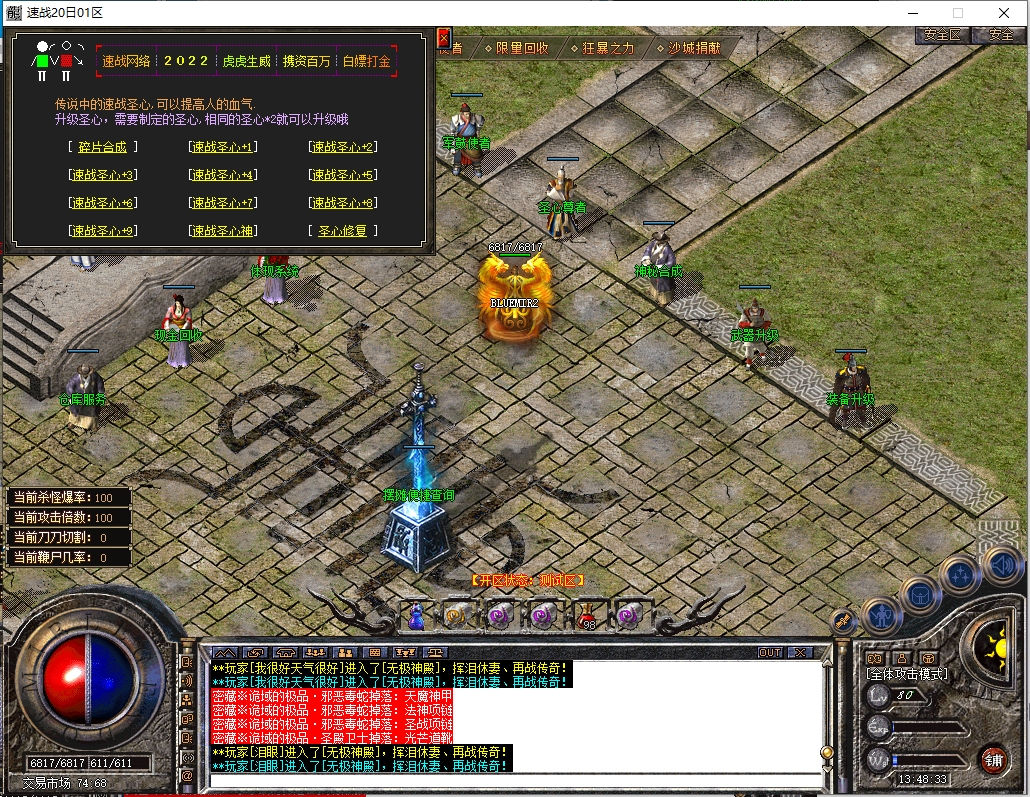This screenshot has width=1030, height=797.
Task: Close the chat window with X button
Action: click(x=799, y=652)
